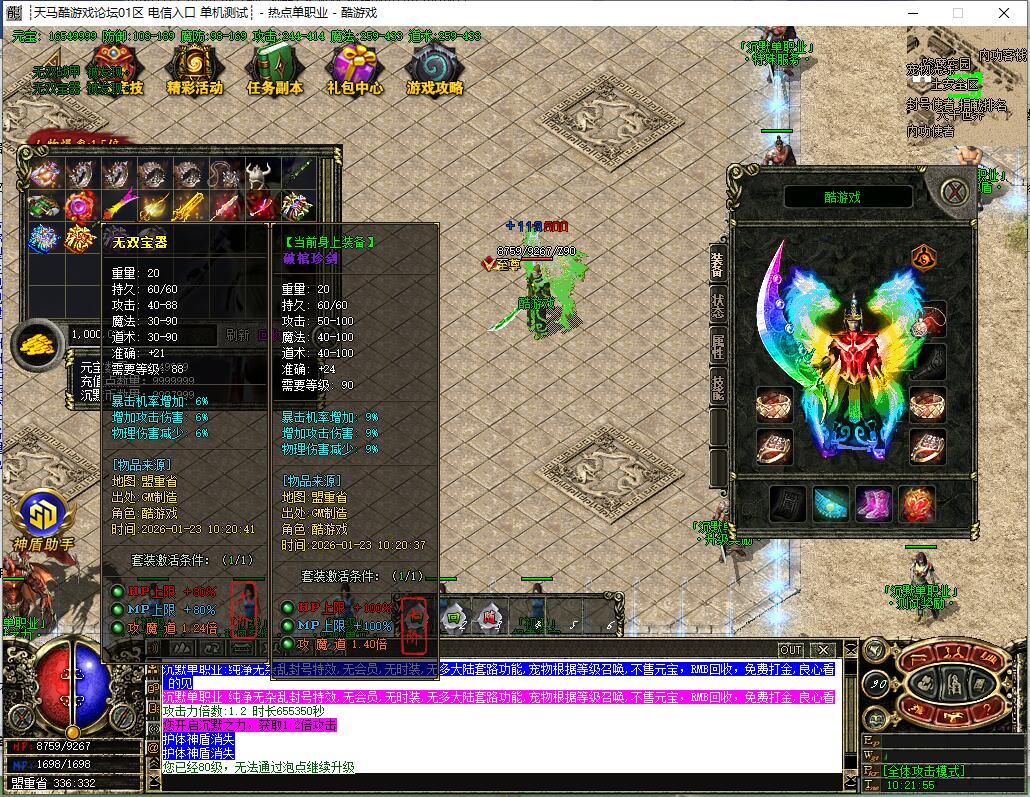Screen dimensions: 1030x797
Task: Click the gold ingot pile icon
Action: [x=38, y=343]
